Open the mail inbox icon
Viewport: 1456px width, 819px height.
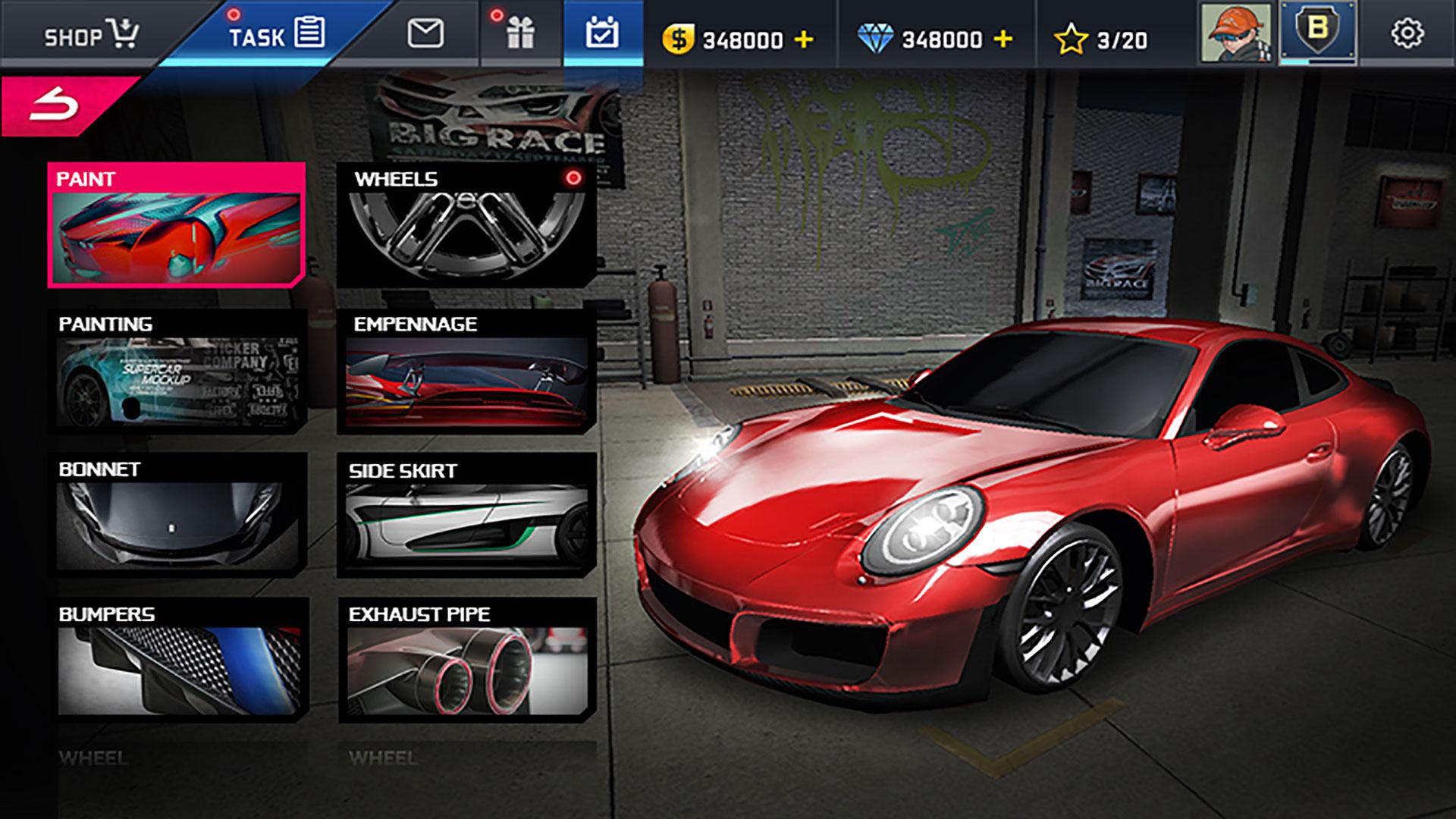427,32
